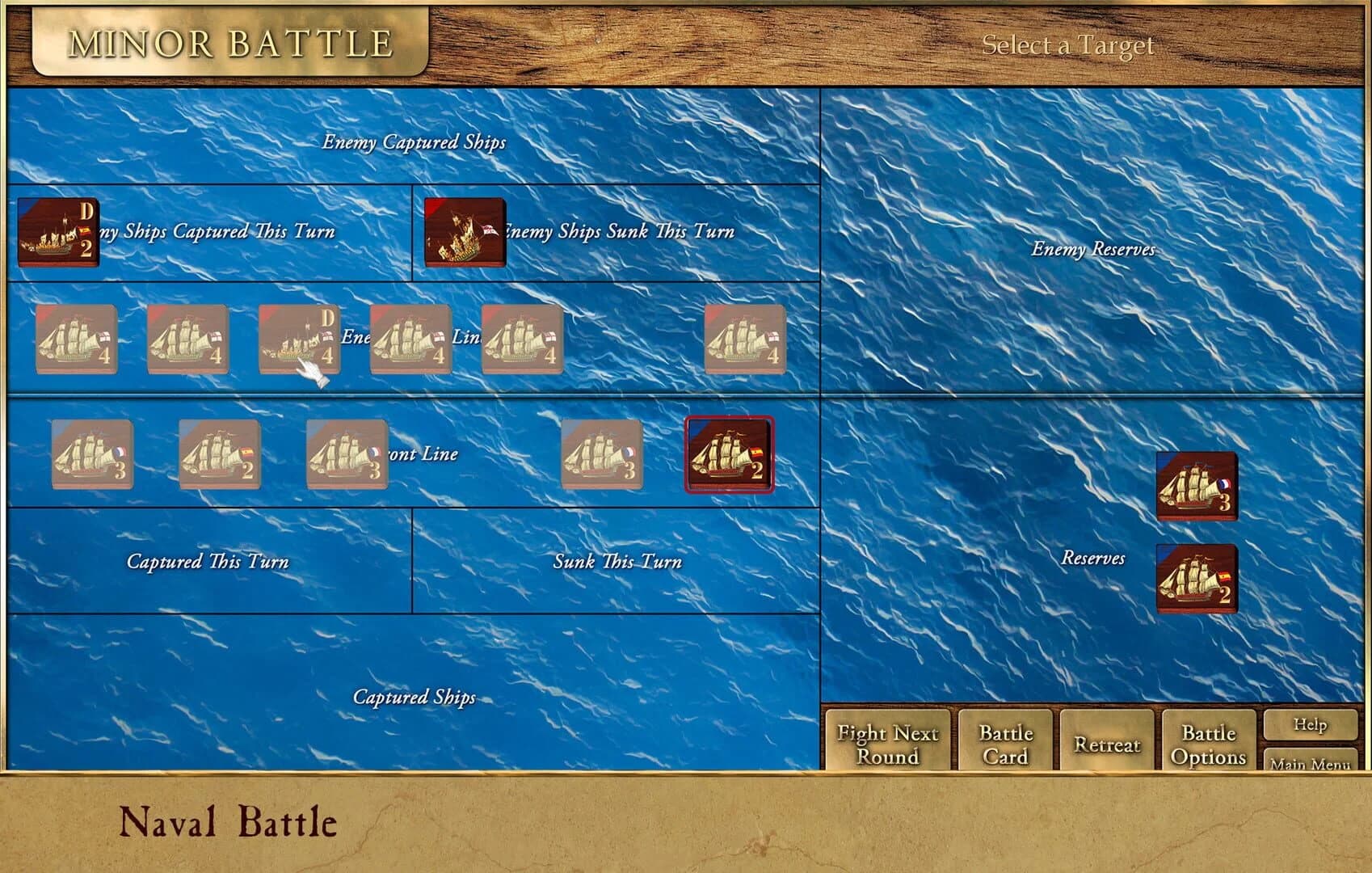Click the British ship sunk this turn
Screen dimensions: 1372x873
[x=465, y=234]
